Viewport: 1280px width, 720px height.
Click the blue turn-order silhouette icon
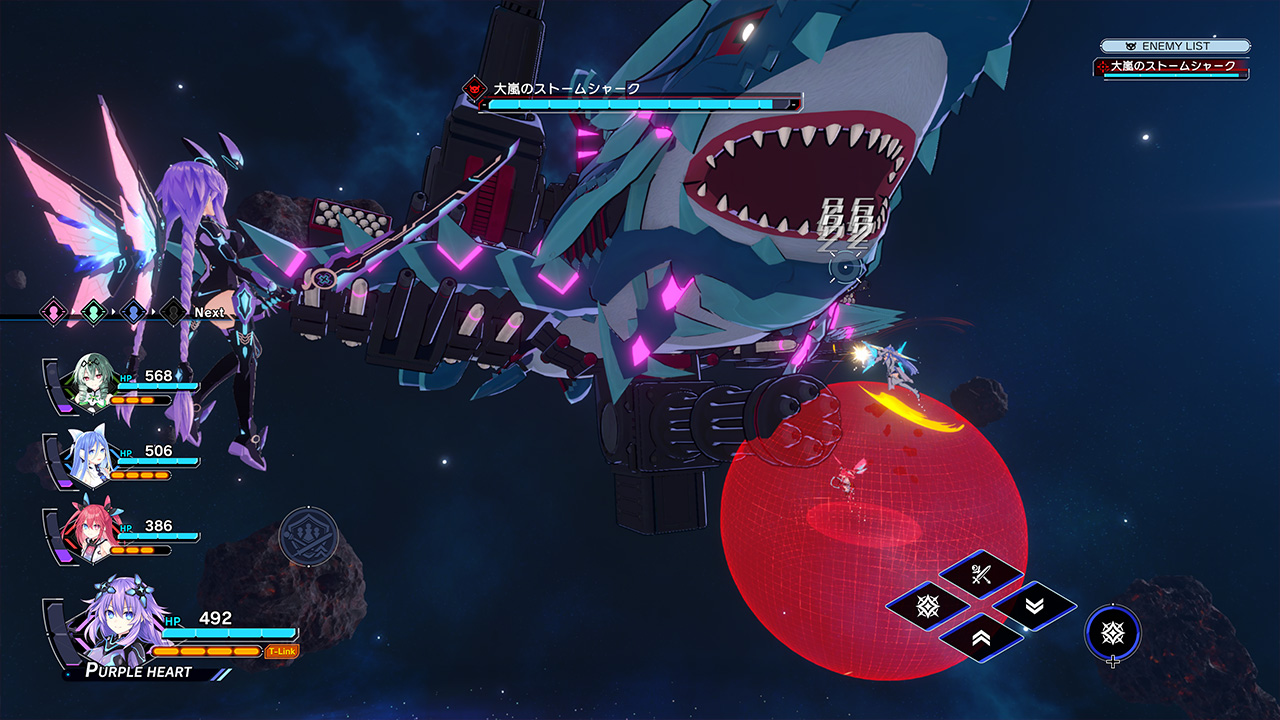tap(133, 312)
